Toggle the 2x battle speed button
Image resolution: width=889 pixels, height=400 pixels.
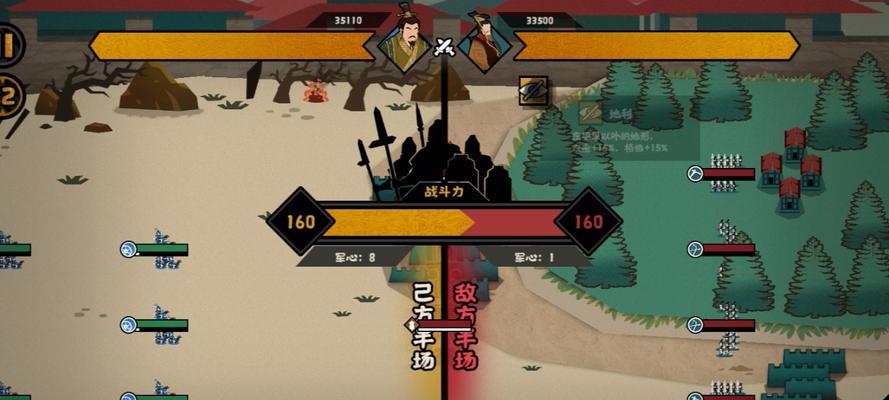(9, 97)
